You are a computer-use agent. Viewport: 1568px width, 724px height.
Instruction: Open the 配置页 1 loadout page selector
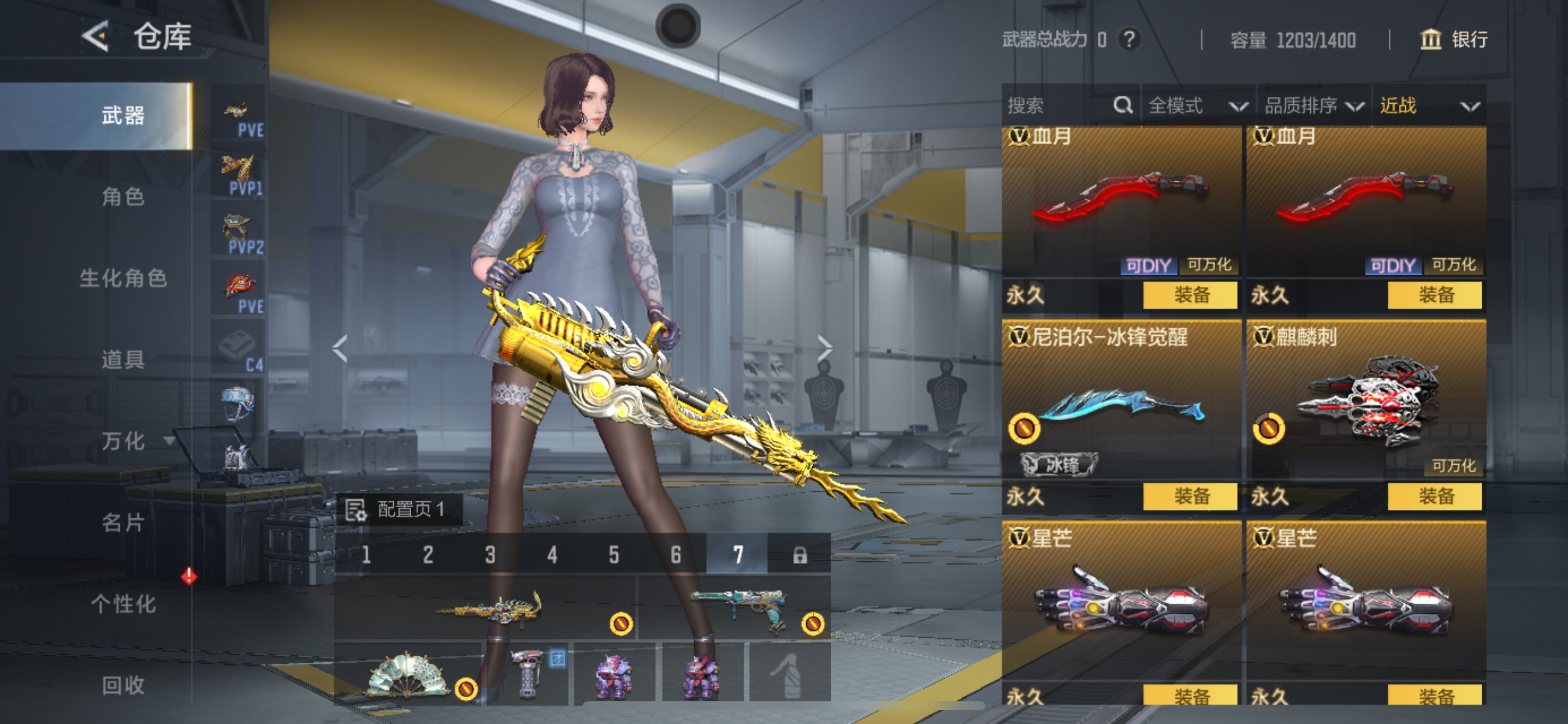click(x=400, y=509)
